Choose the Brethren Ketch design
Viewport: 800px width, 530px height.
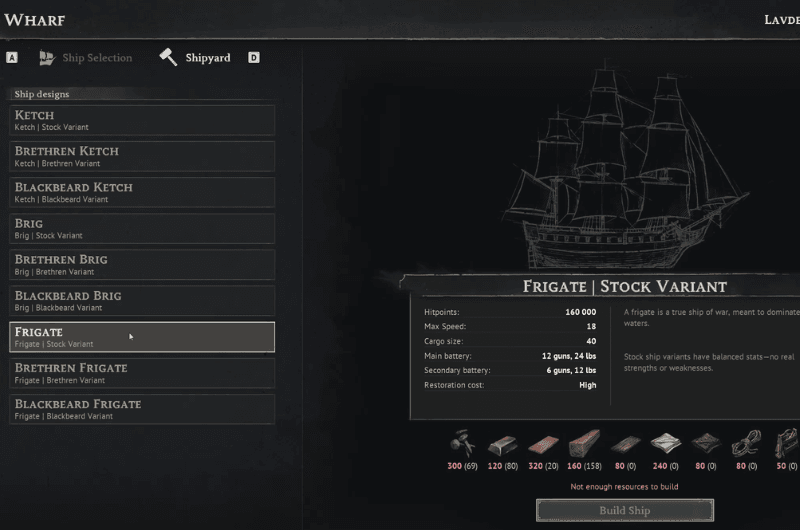point(142,156)
